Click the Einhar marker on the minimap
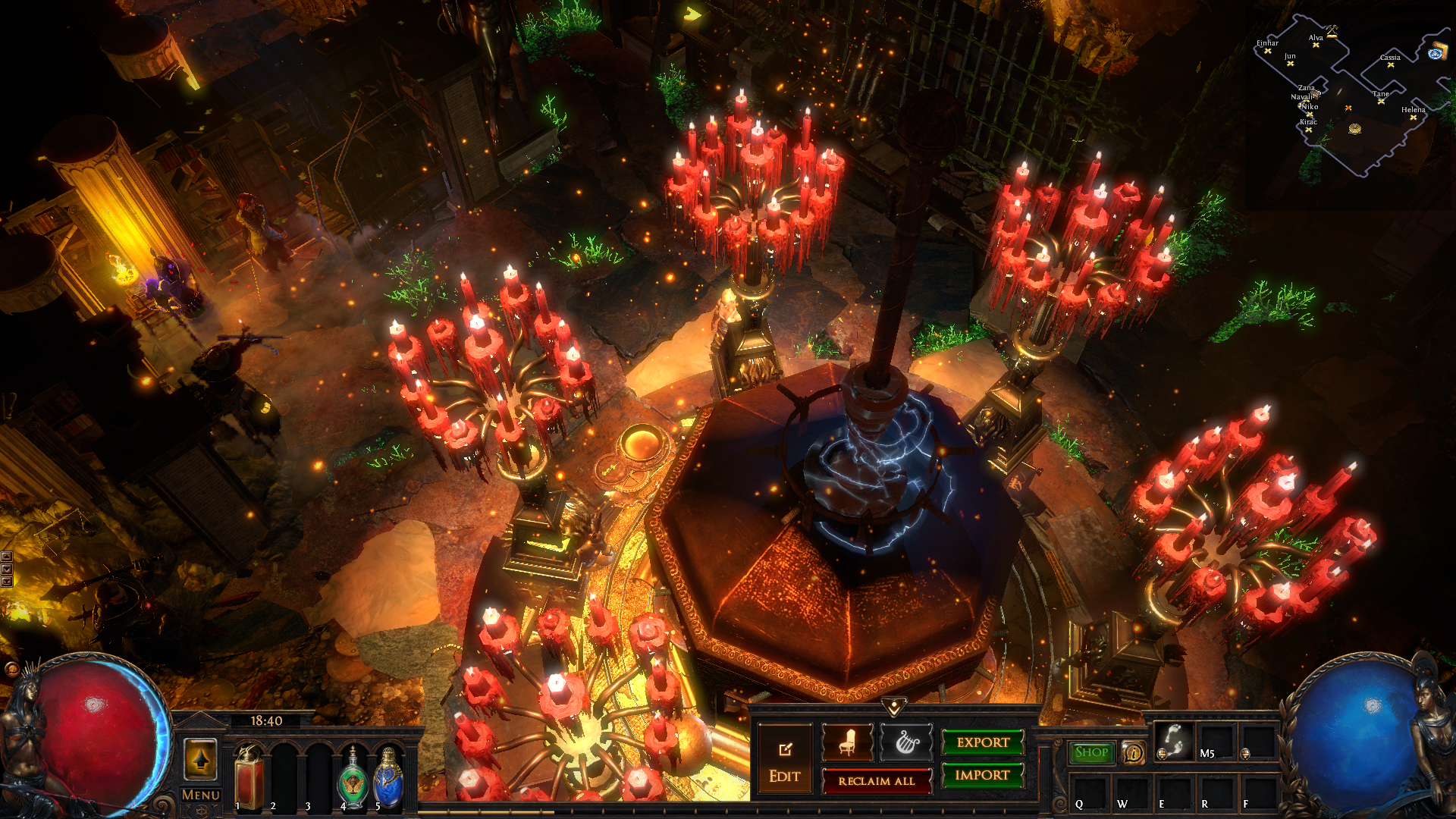 [x=1267, y=51]
